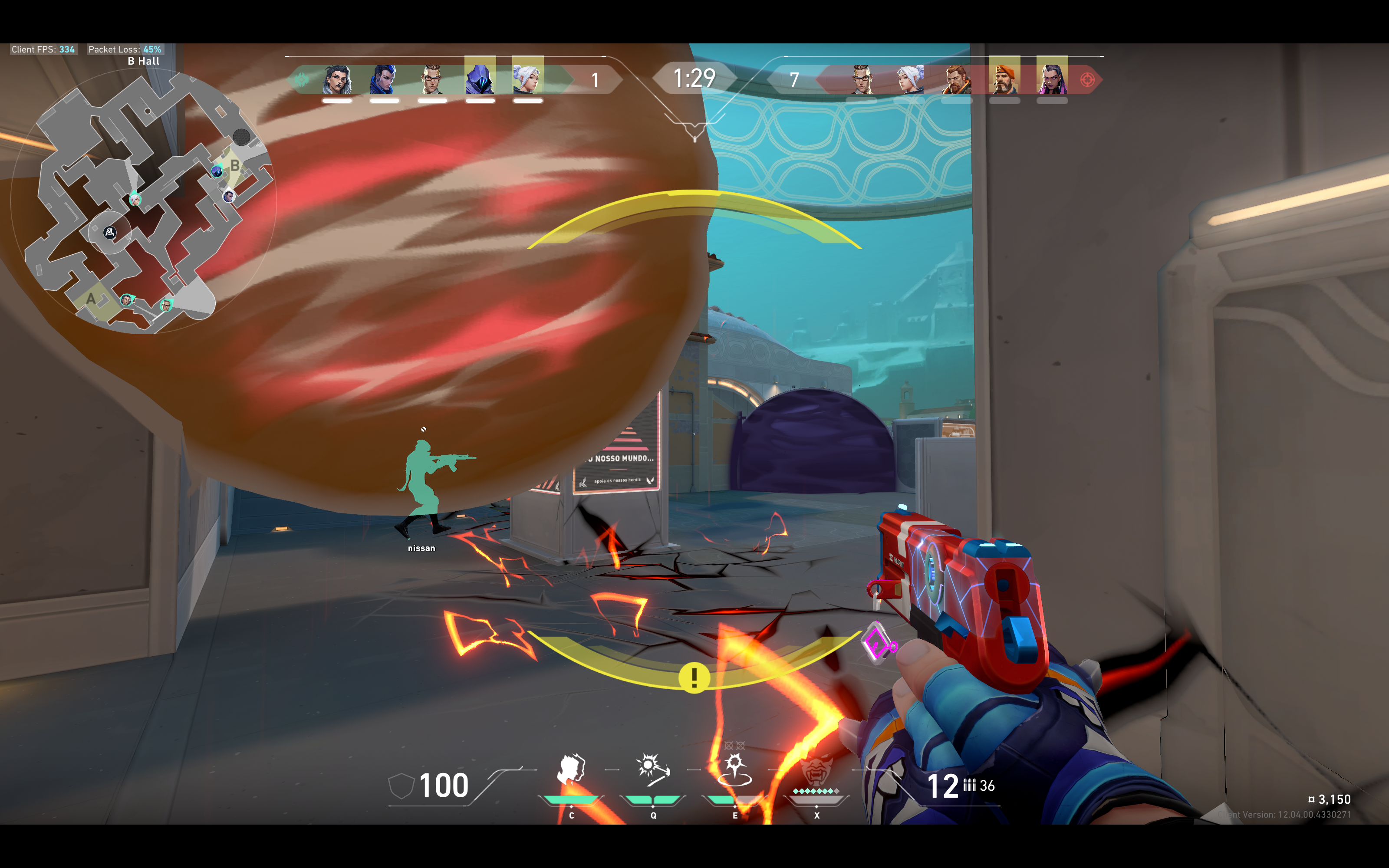
Task: Select Brimstone's portrait on the enemy team bar
Action: click(x=1004, y=79)
